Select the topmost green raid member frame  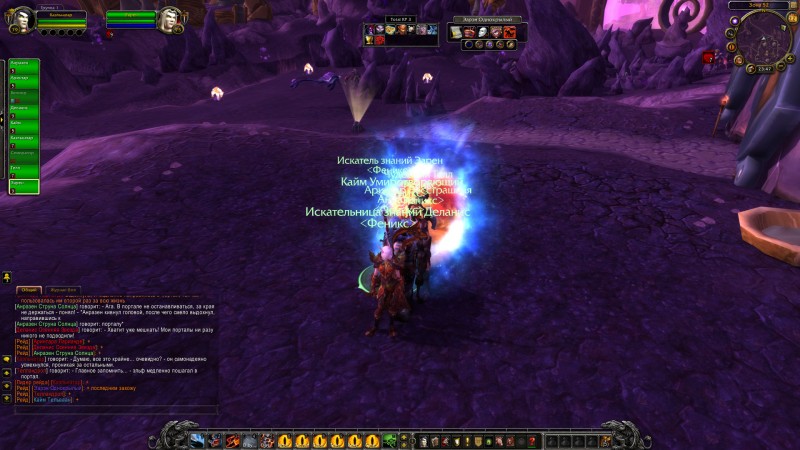point(24,65)
